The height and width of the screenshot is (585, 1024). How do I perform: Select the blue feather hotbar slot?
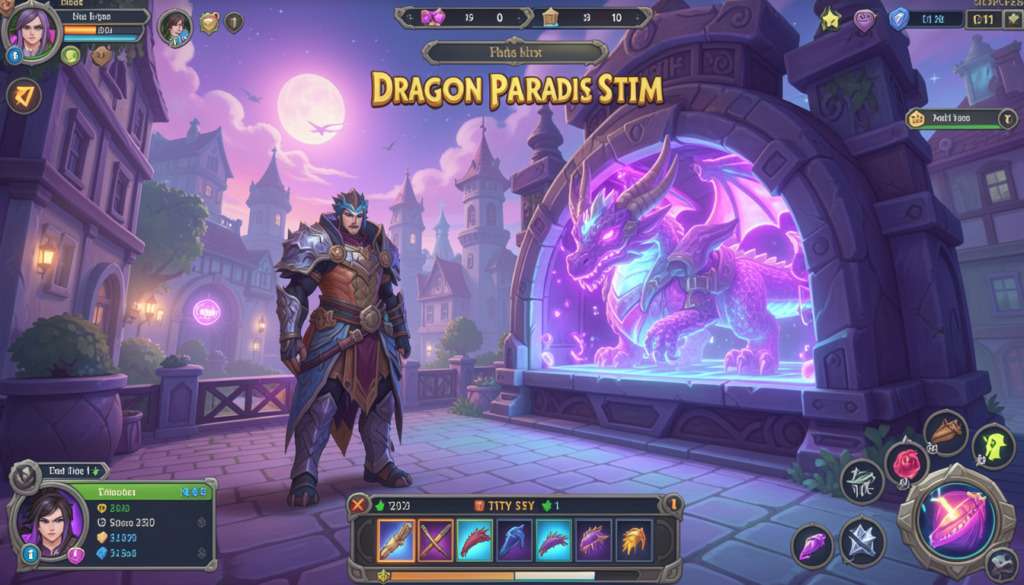[515, 540]
